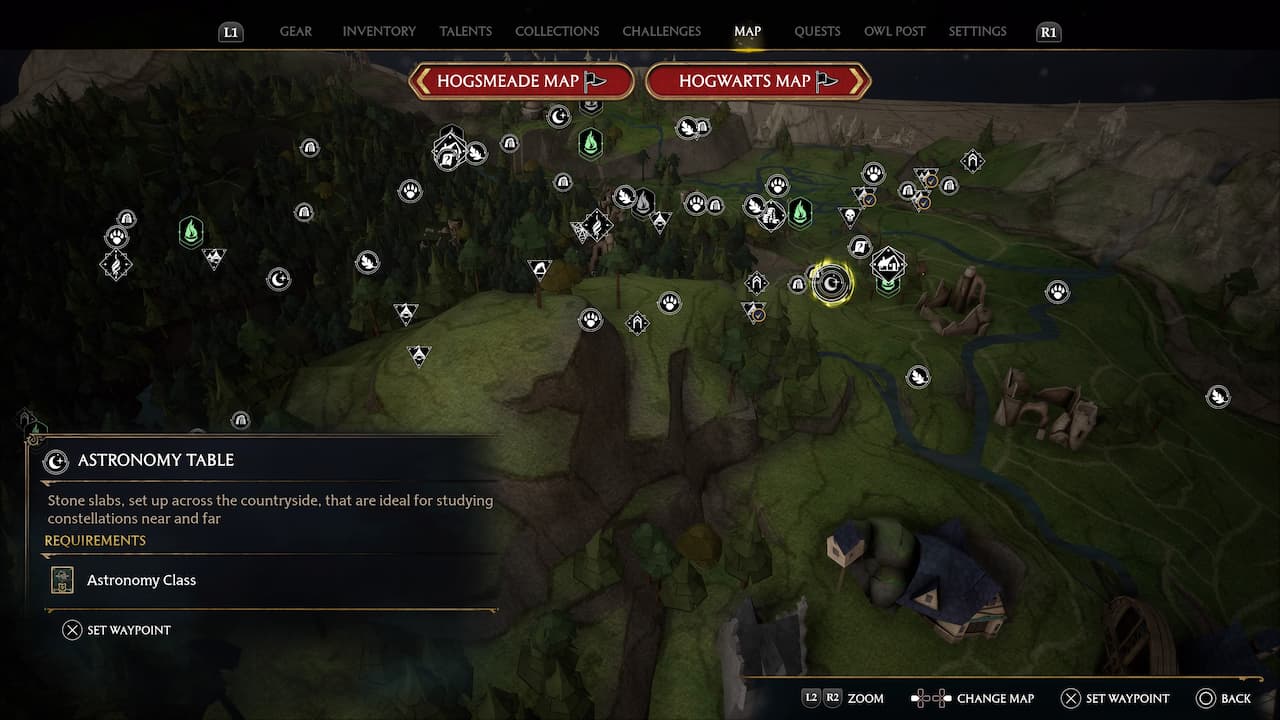
Task: Switch to the Hogsmeade Map
Action: [x=521, y=81]
